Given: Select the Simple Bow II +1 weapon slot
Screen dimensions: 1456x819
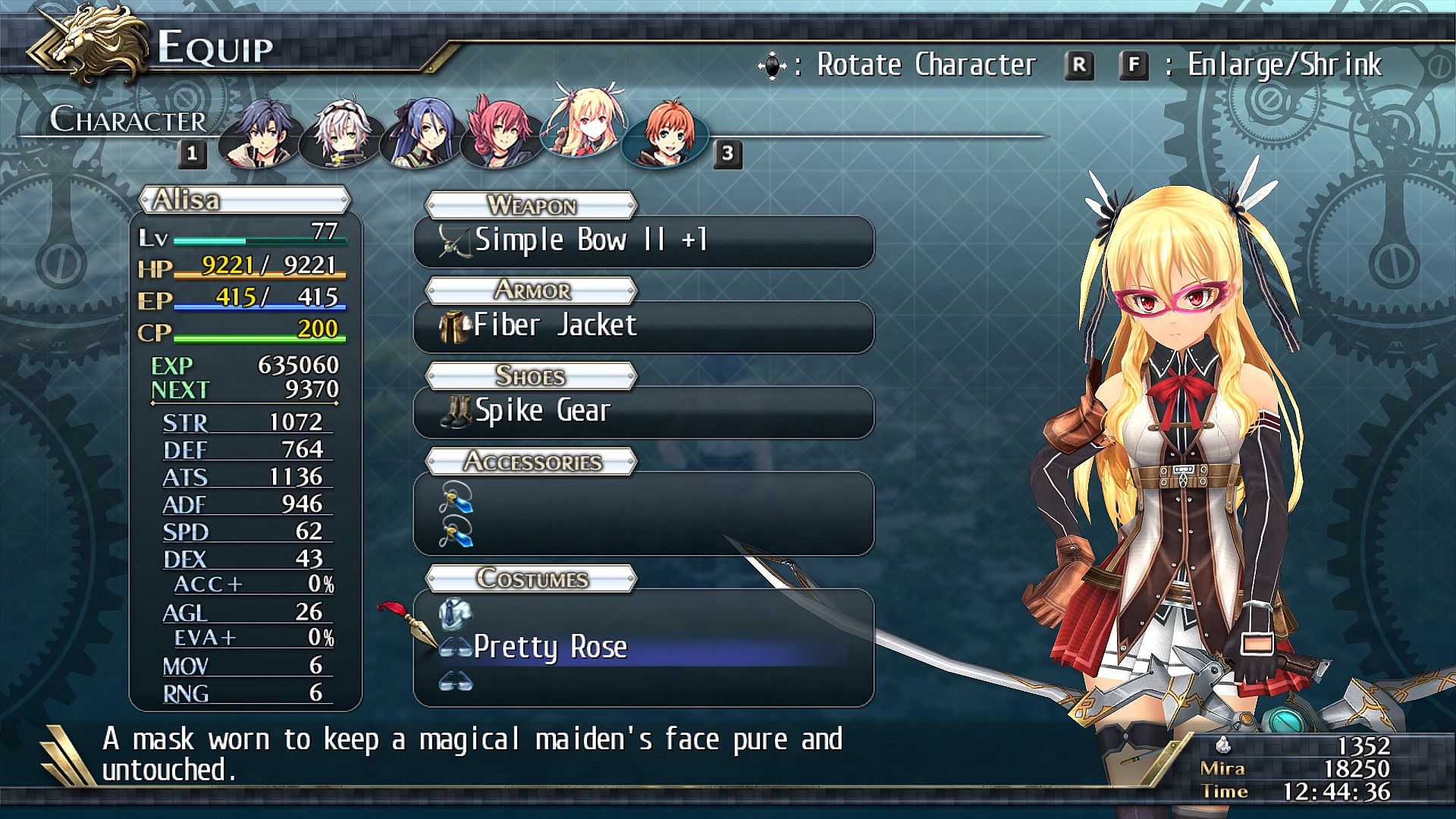Looking at the screenshot, I should point(643,241).
